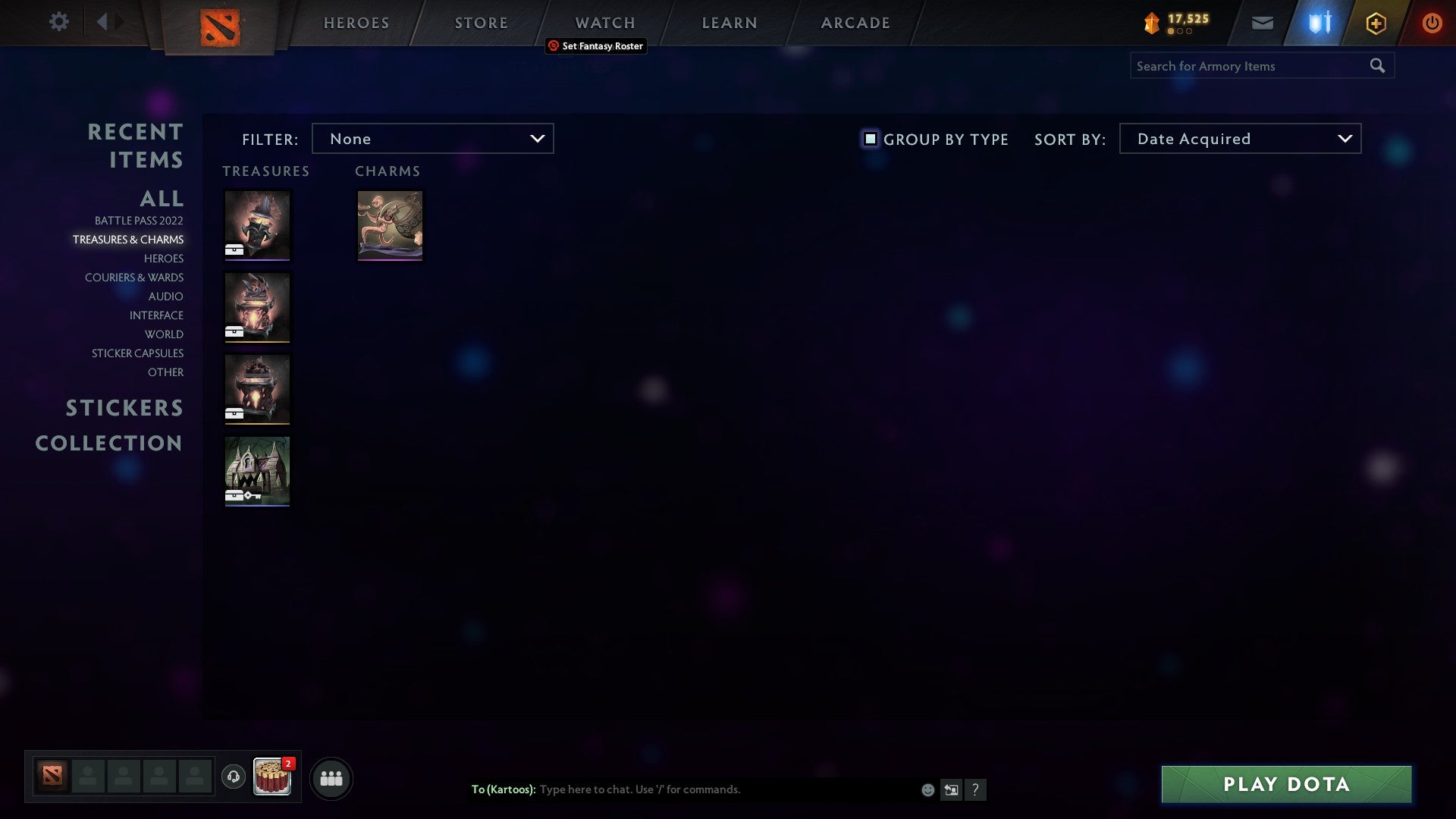Open the FILTER dropdown set to None
This screenshot has height=819, width=1456.
pyautogui.click(x=432, y=139)
